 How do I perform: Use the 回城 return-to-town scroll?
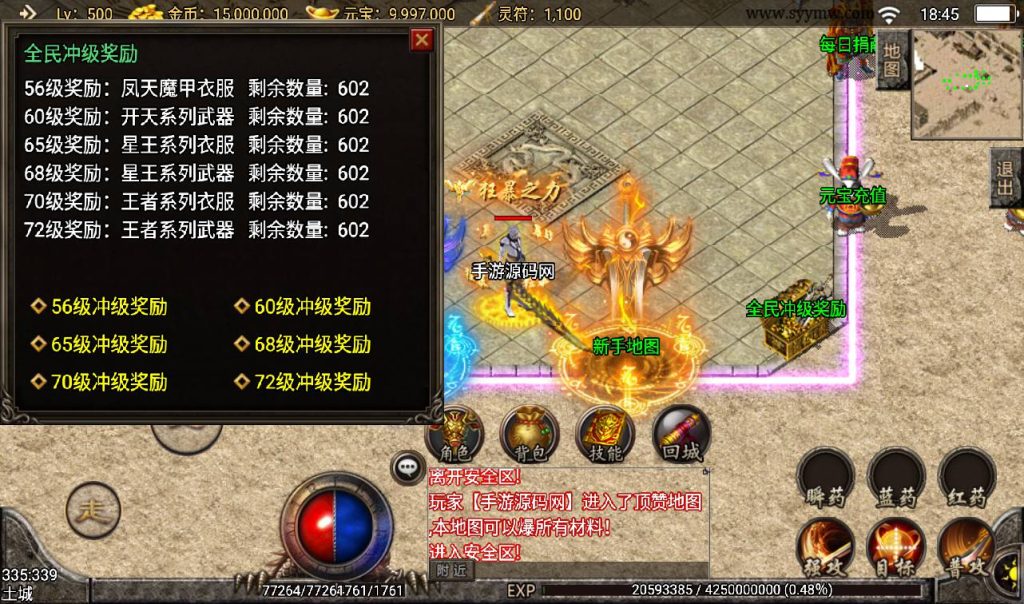(681, 434)
